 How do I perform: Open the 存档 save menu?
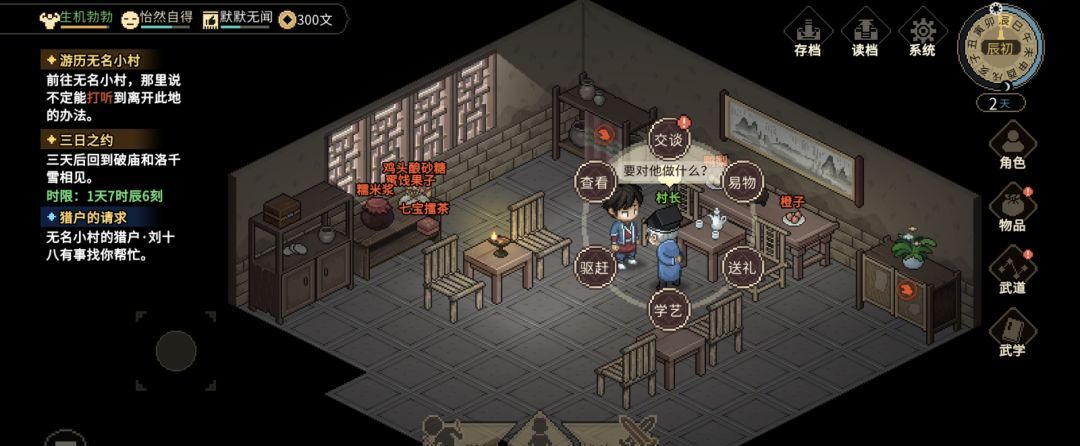pos(807,35)
